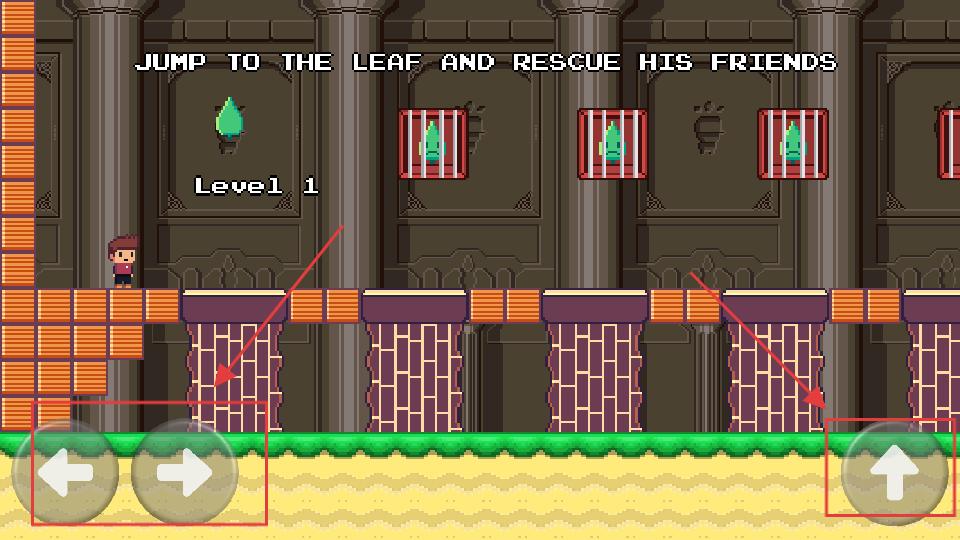
Task: Tap the left arrow move button
Action: click(65, 473)
